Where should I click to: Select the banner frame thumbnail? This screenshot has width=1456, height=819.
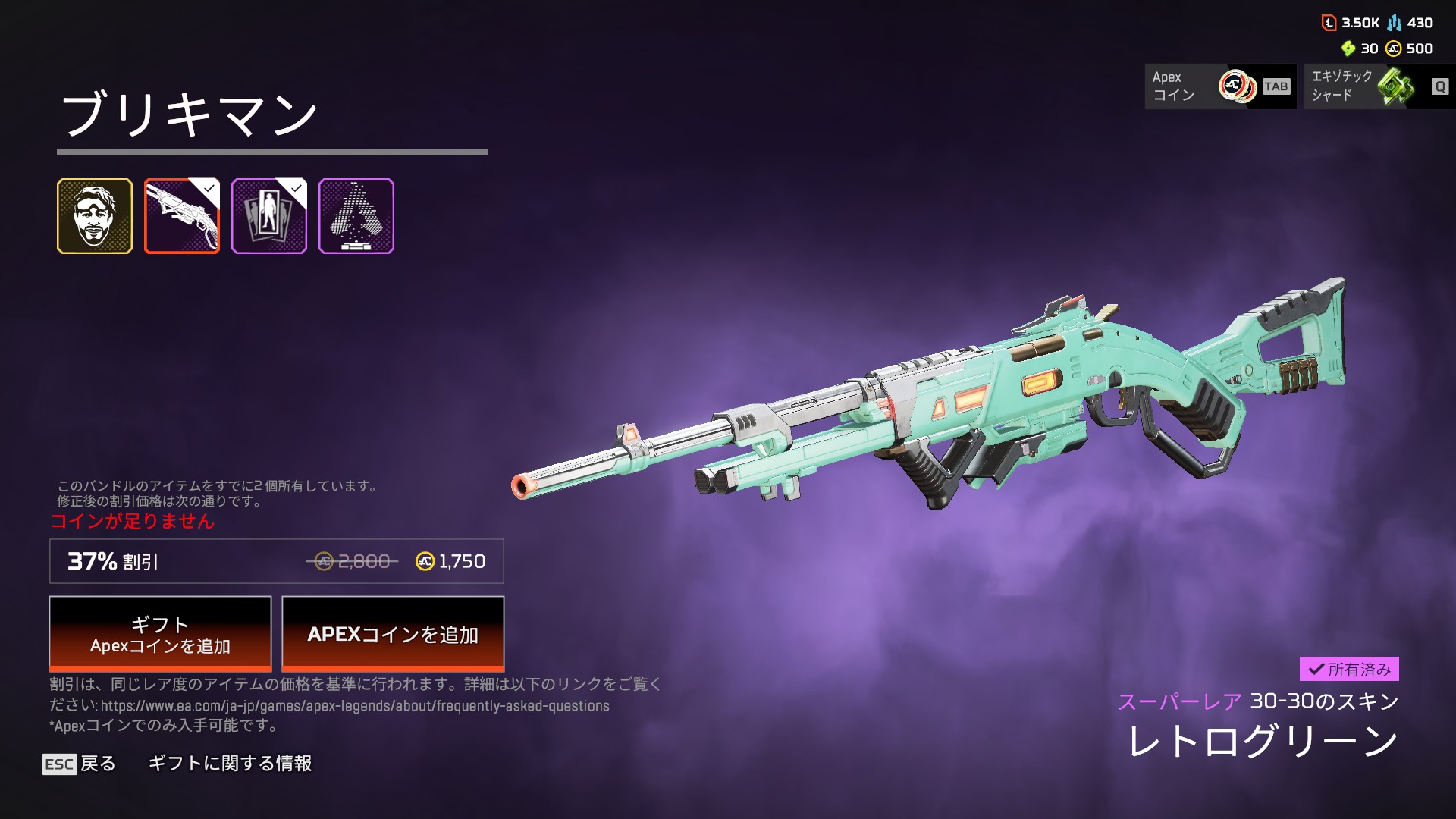269,216
